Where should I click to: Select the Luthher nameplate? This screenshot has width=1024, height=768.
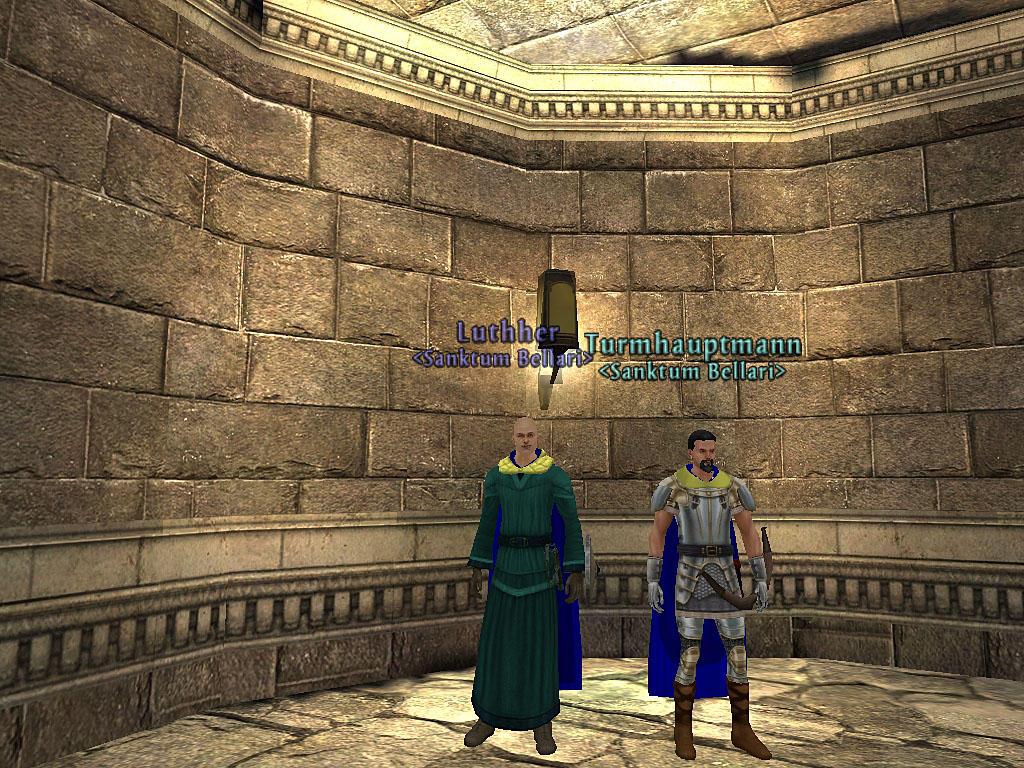pyautogui.click(x=495, y=332)
